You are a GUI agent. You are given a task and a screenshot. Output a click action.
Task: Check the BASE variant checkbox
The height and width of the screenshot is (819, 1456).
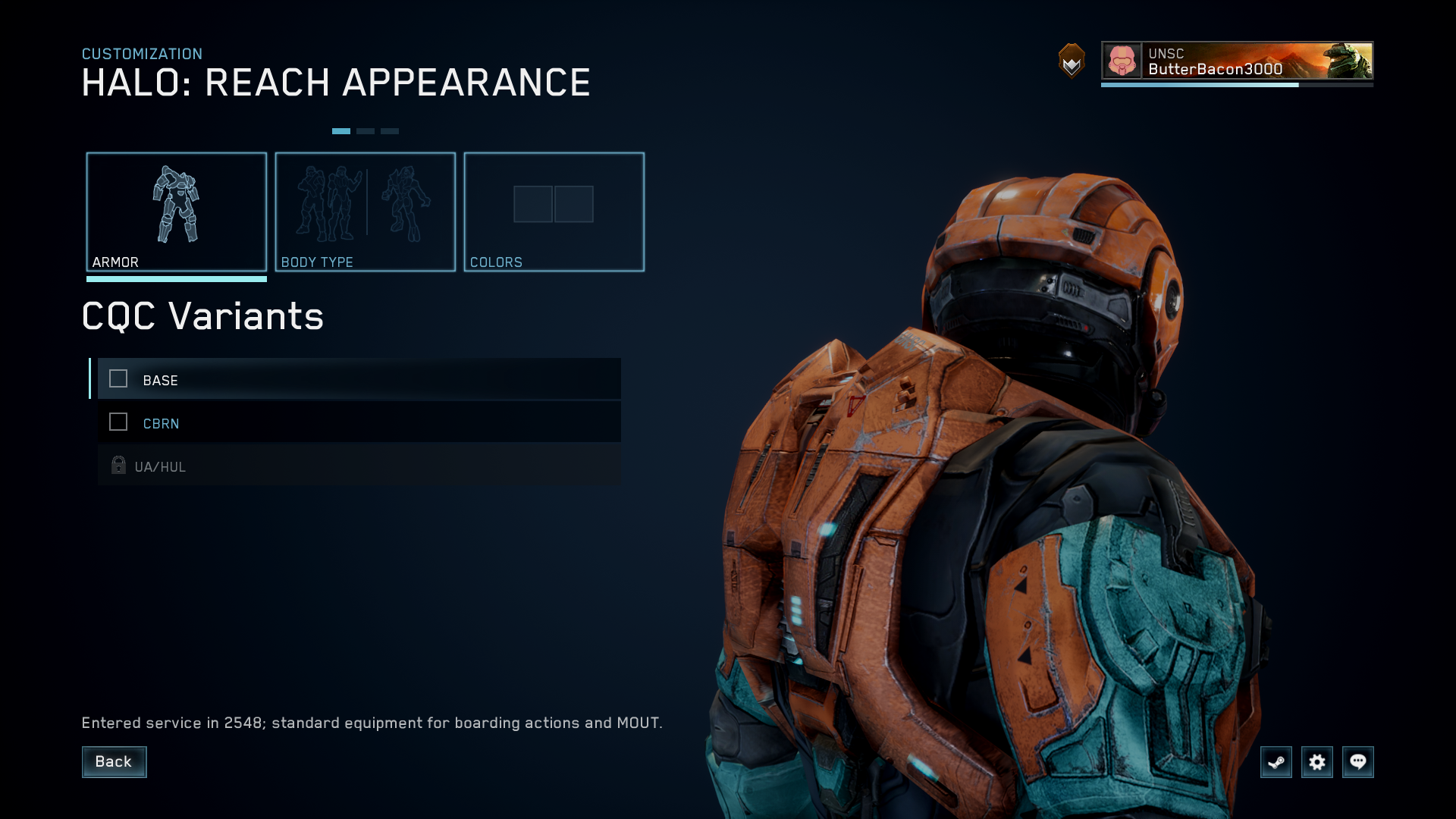118,379
